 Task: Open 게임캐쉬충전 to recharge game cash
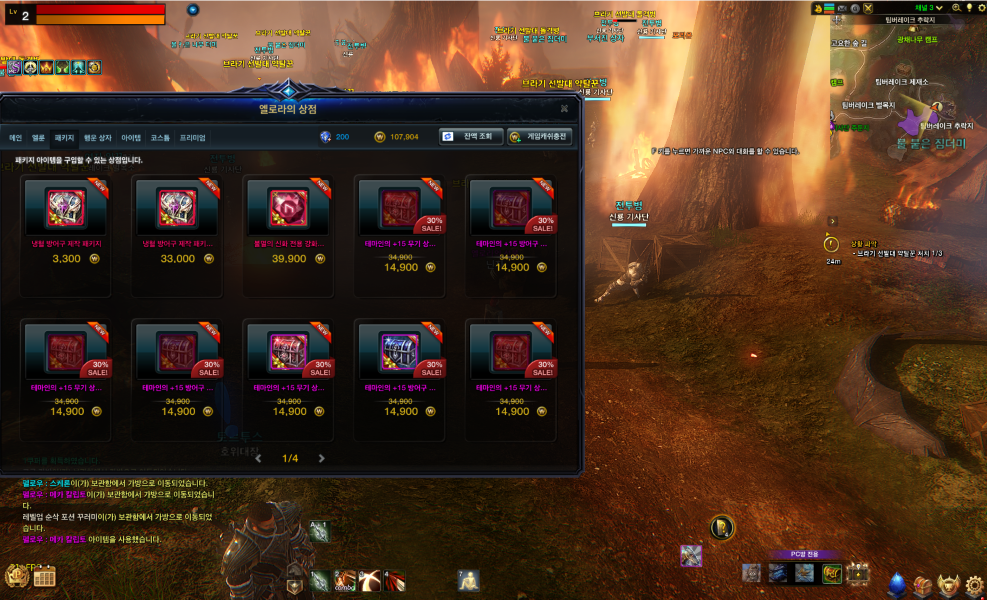[x=539, y=136]
